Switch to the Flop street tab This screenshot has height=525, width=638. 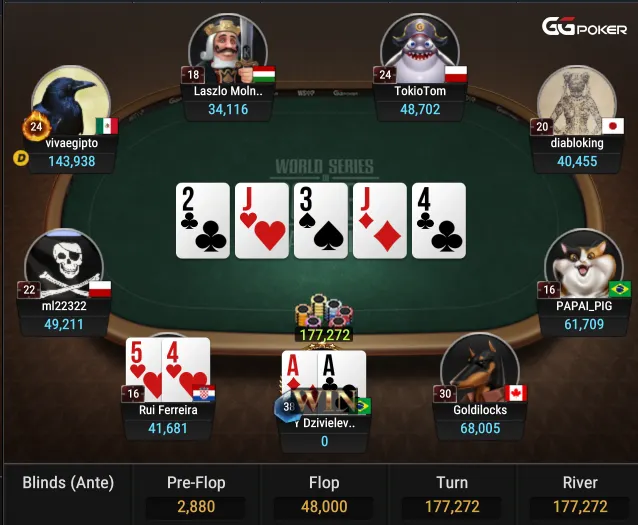(x=324, y=494)
